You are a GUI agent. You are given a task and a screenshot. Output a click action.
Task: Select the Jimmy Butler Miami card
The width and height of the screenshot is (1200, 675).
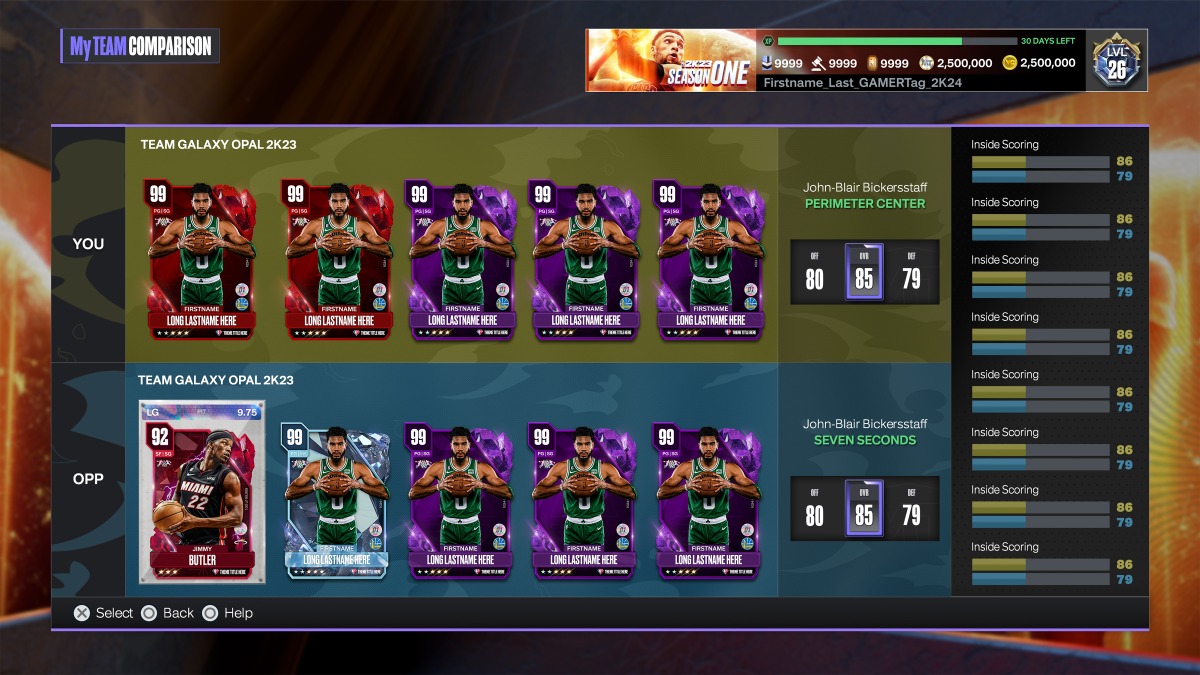(x=202, y=492)
